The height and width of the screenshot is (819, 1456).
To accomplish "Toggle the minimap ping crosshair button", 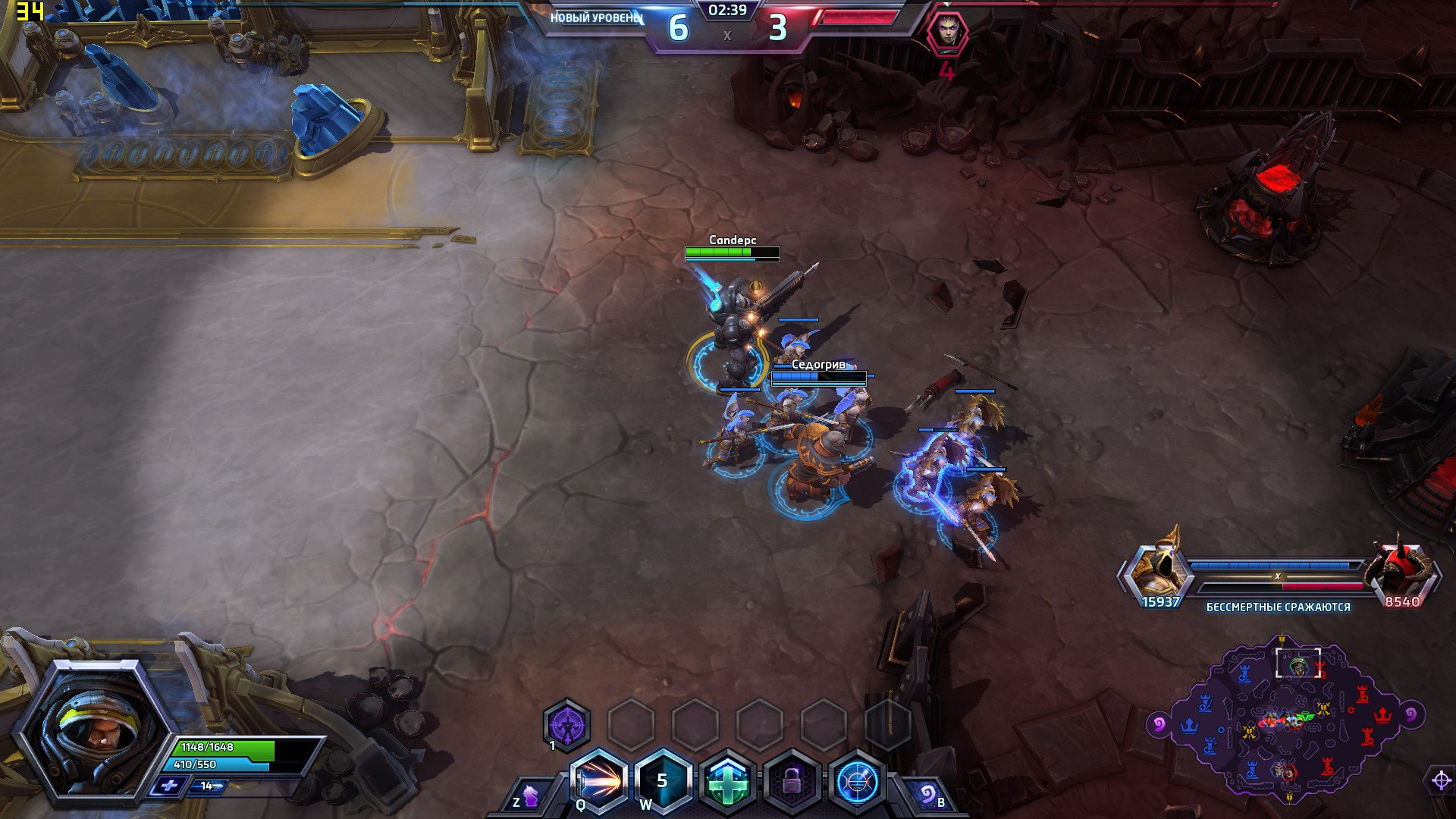I will 1441,780.
